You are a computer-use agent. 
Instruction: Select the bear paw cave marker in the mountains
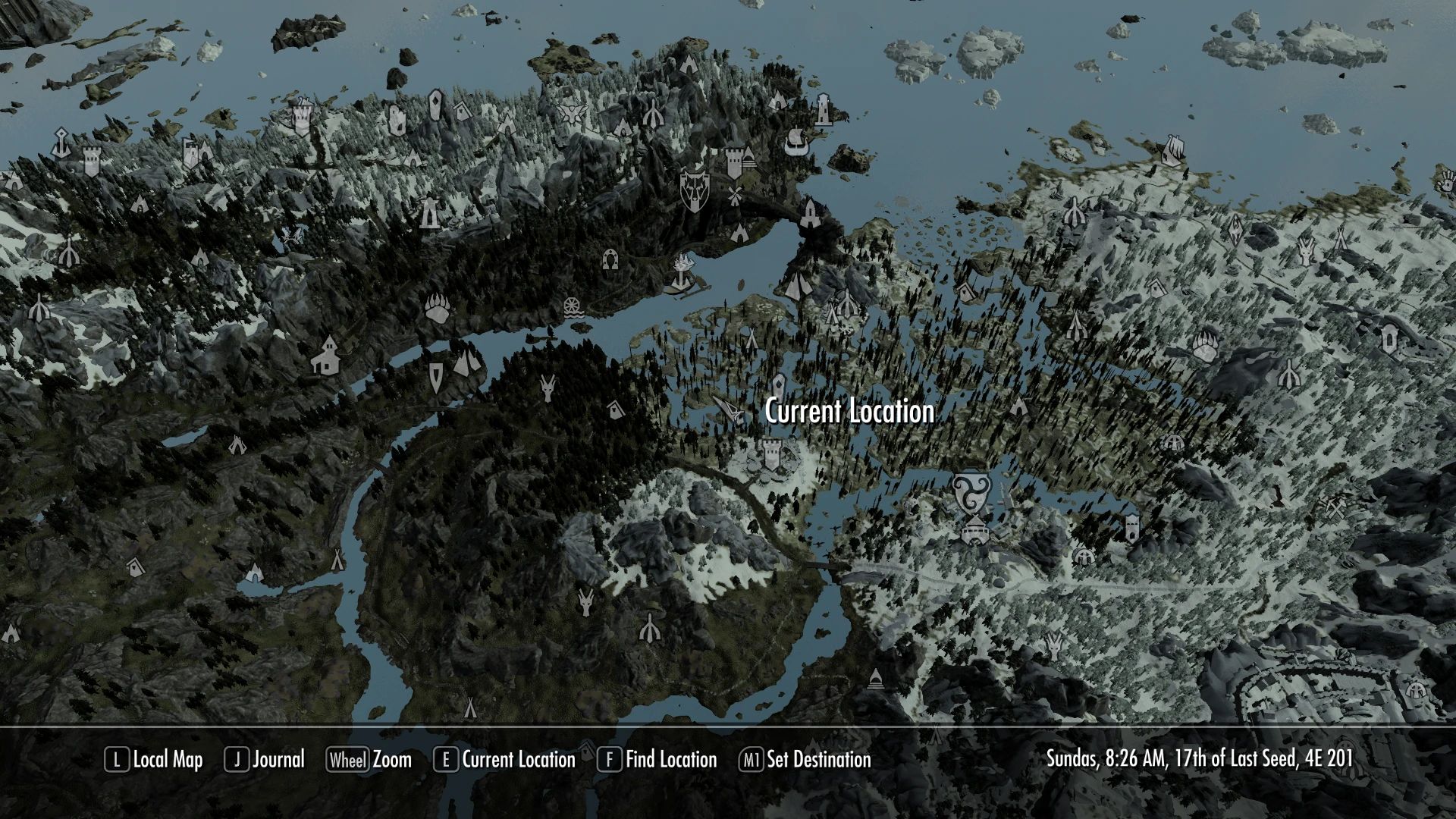tap(438, 309)
